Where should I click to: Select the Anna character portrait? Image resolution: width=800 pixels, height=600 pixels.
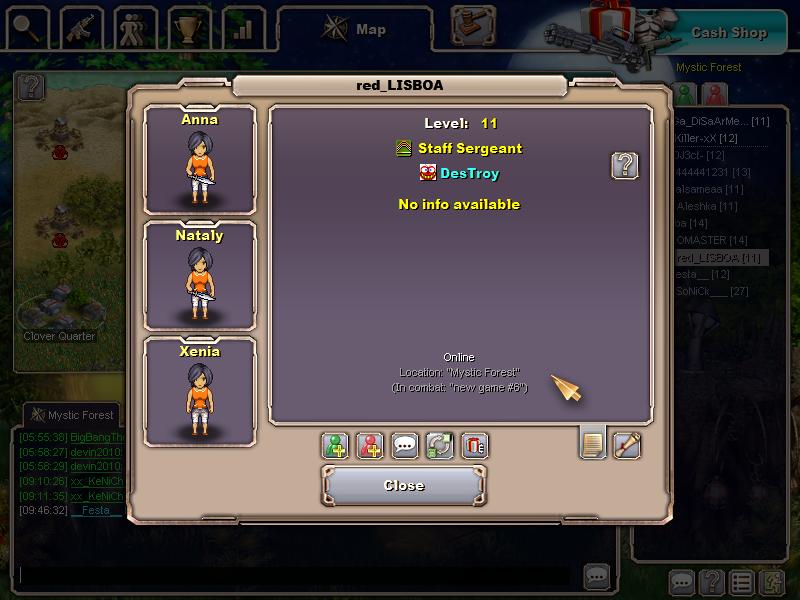coord(200,159)
